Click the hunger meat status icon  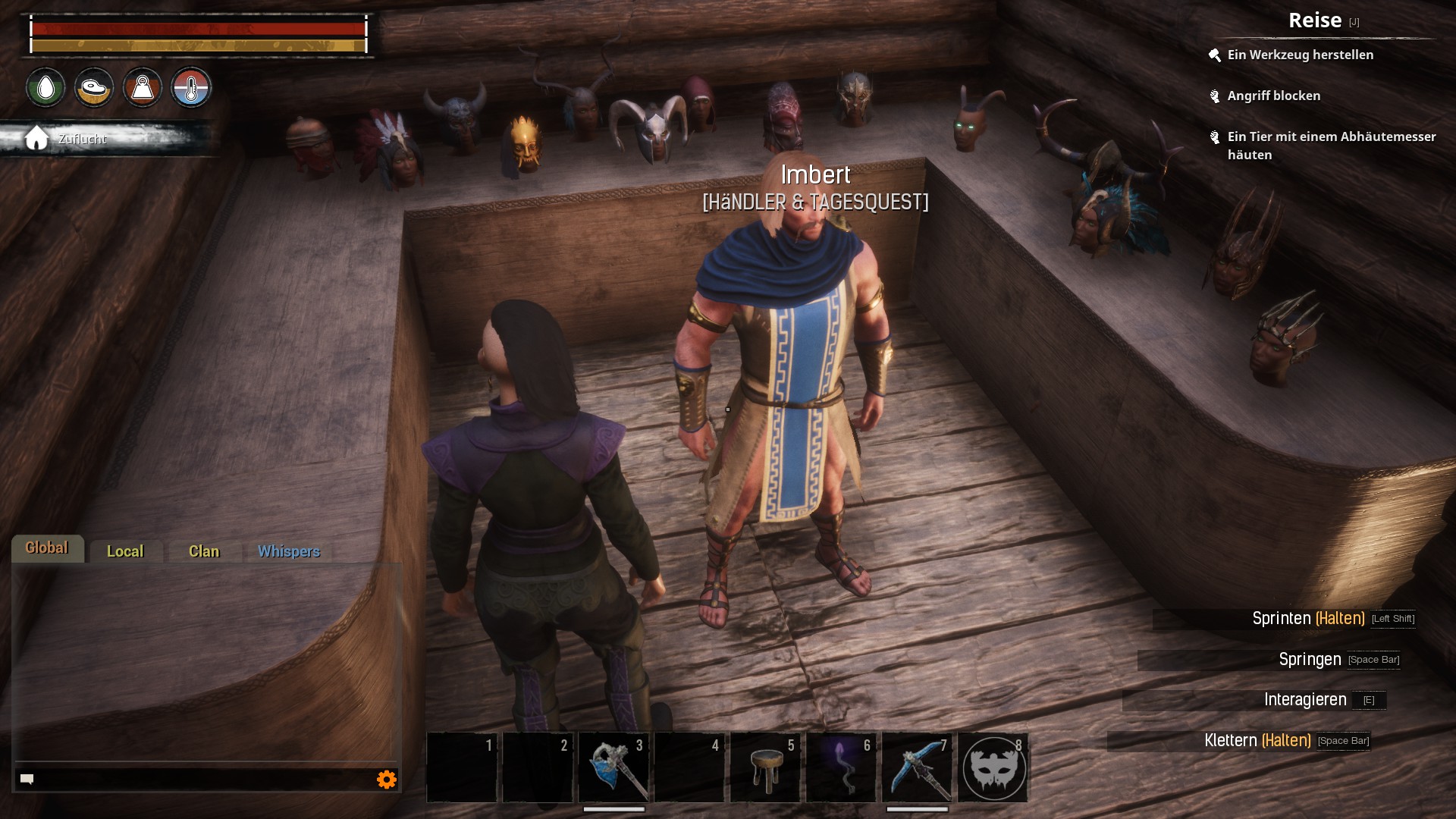[94, 88]
